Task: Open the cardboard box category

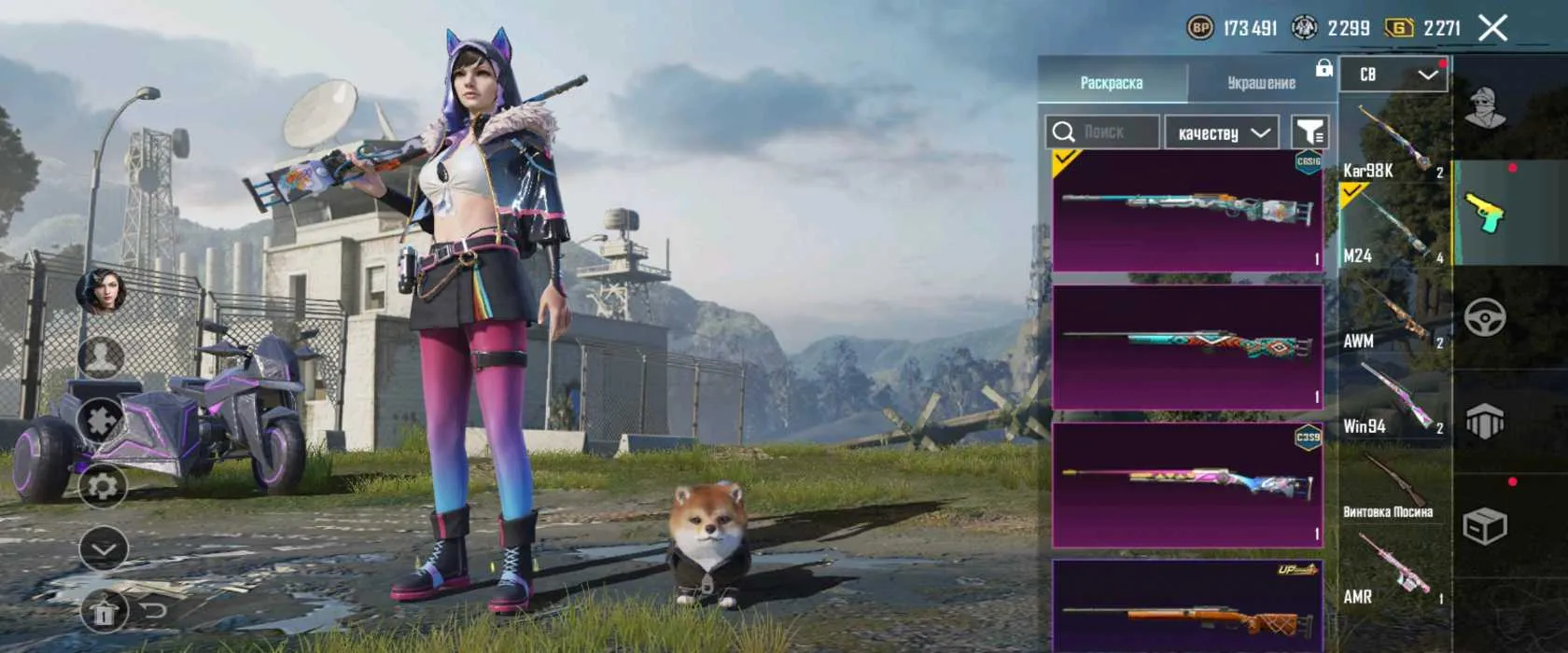Action: pyautogui.click(x=1485, y=526)
